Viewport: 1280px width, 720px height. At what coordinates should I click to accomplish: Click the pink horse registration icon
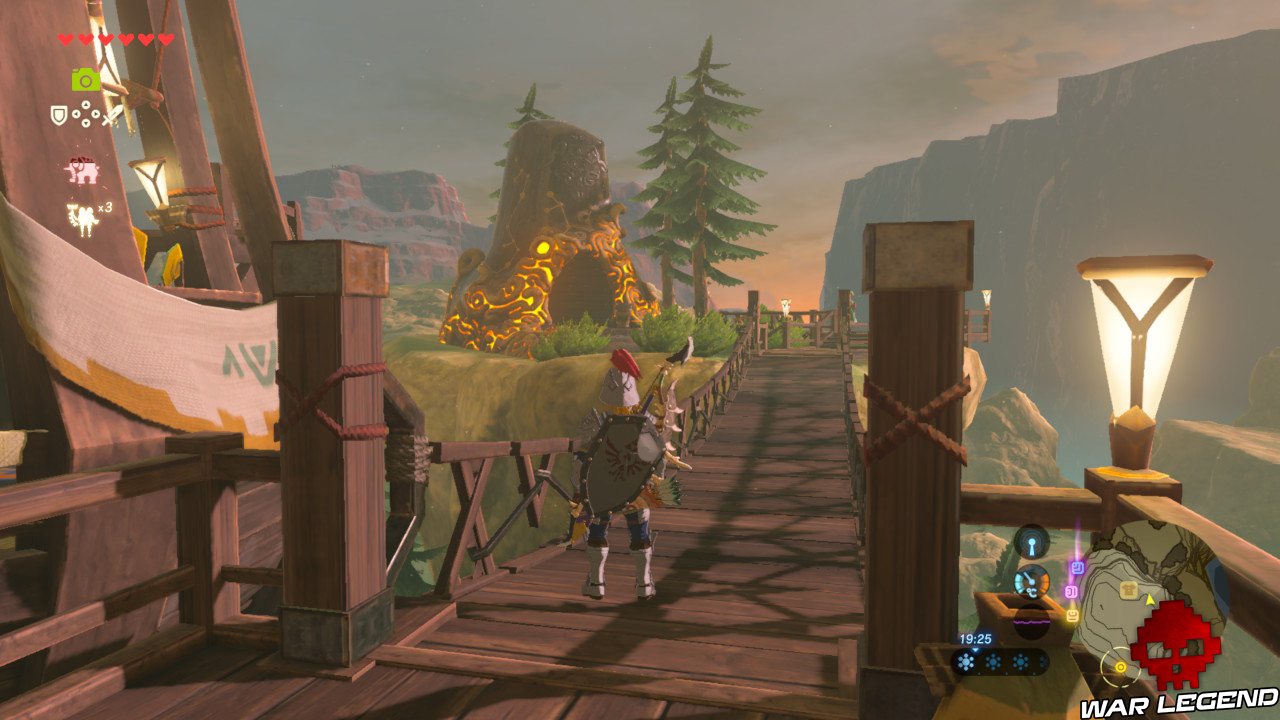coord(82,169)
